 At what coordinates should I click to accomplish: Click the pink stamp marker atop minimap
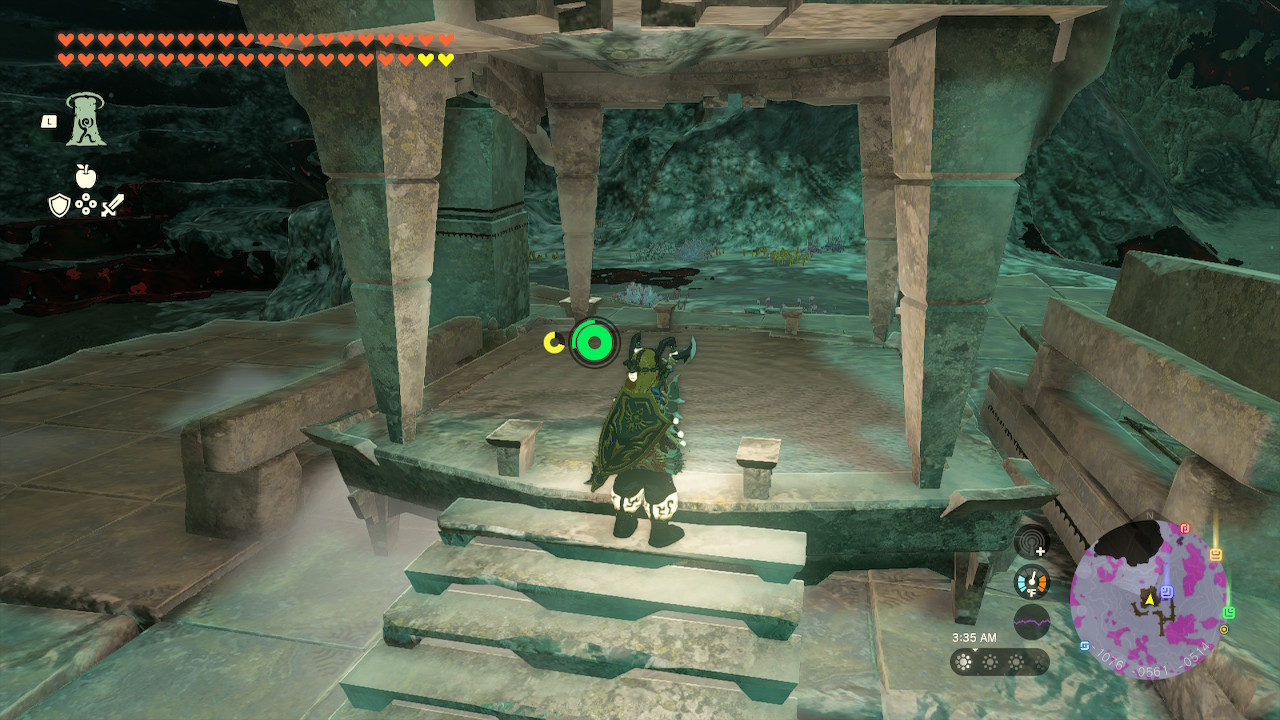(x=1185, y=528)
